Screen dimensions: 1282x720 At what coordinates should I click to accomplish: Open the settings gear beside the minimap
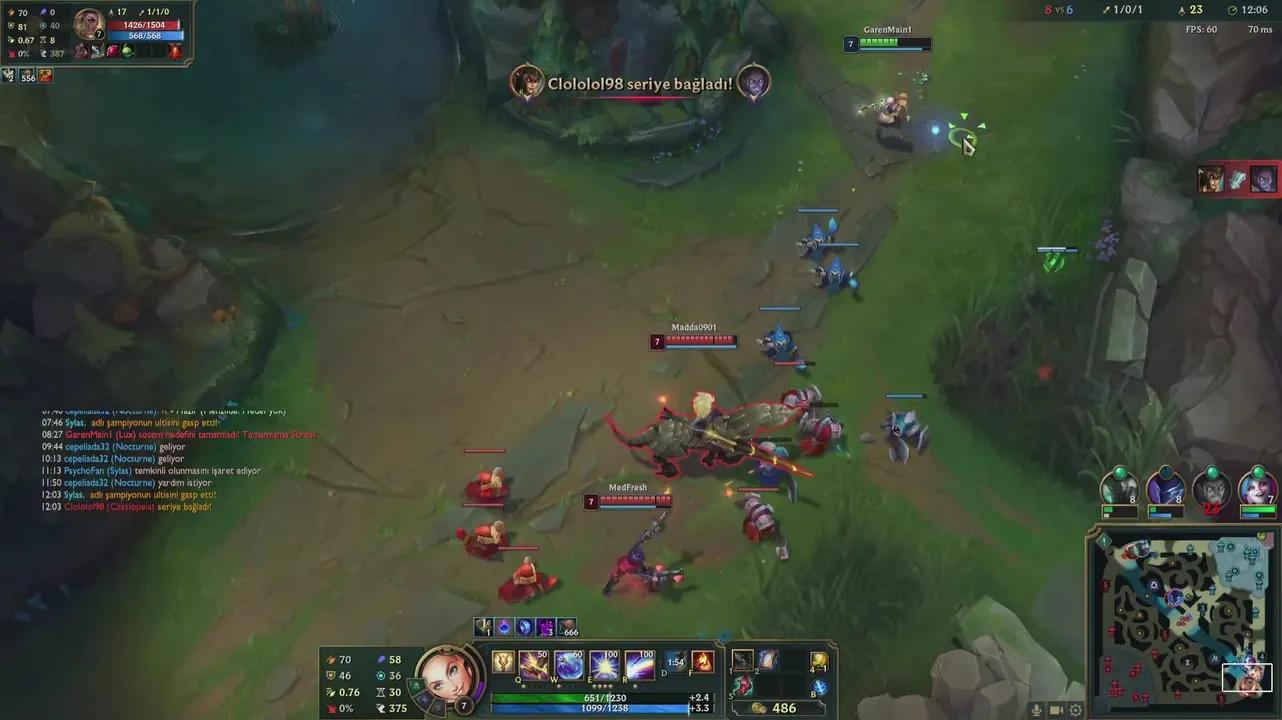coord(1074,708)
